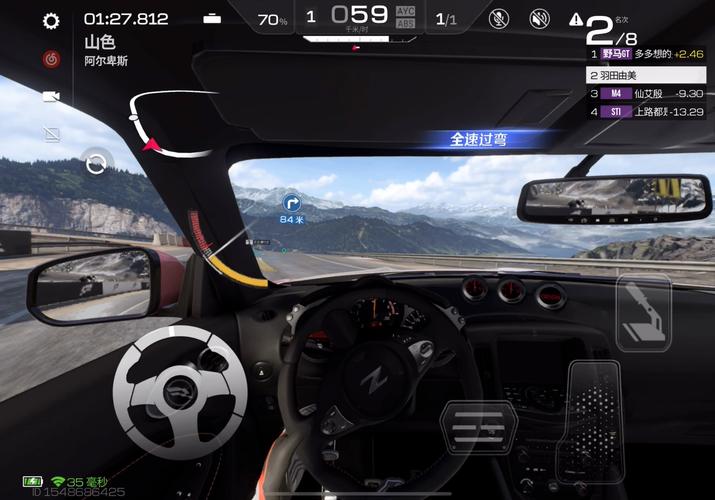Tap the circular arrows reset button
Image resolution: width=715 pixels, height=500 pixels.
click(x=95, y=163)
